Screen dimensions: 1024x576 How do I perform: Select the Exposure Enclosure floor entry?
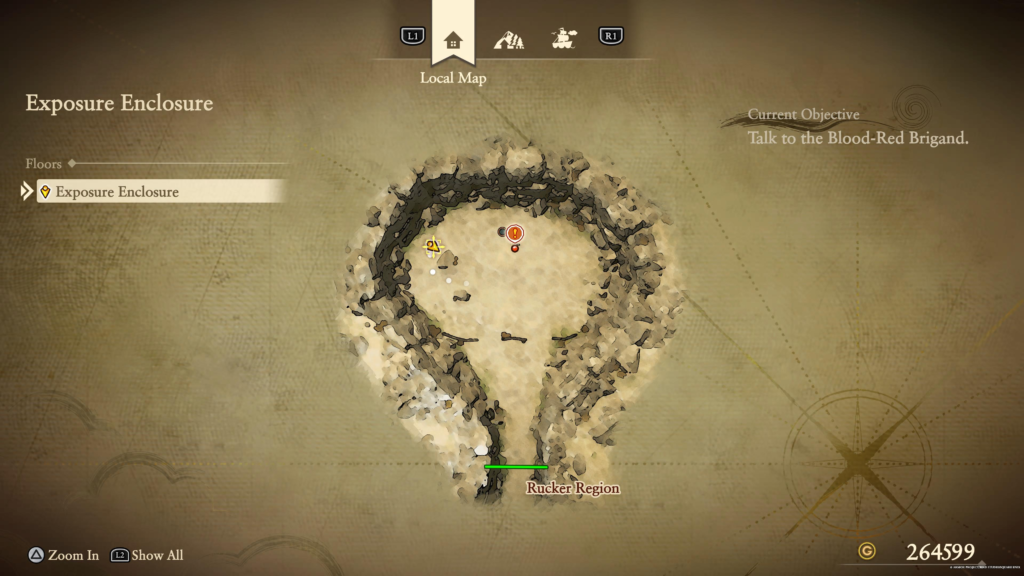160,191
